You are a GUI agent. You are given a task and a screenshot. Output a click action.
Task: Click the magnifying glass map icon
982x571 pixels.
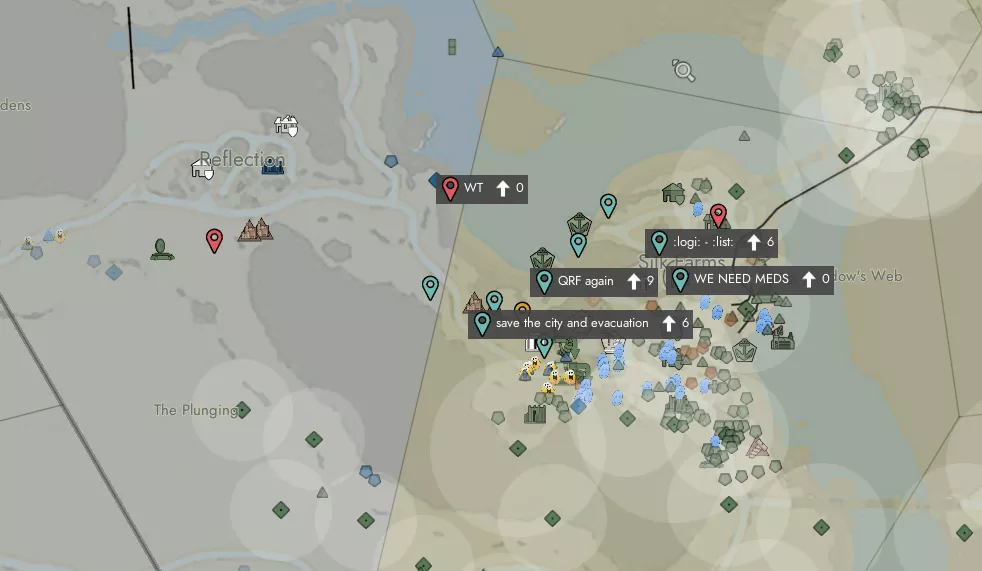coord(684,70)
